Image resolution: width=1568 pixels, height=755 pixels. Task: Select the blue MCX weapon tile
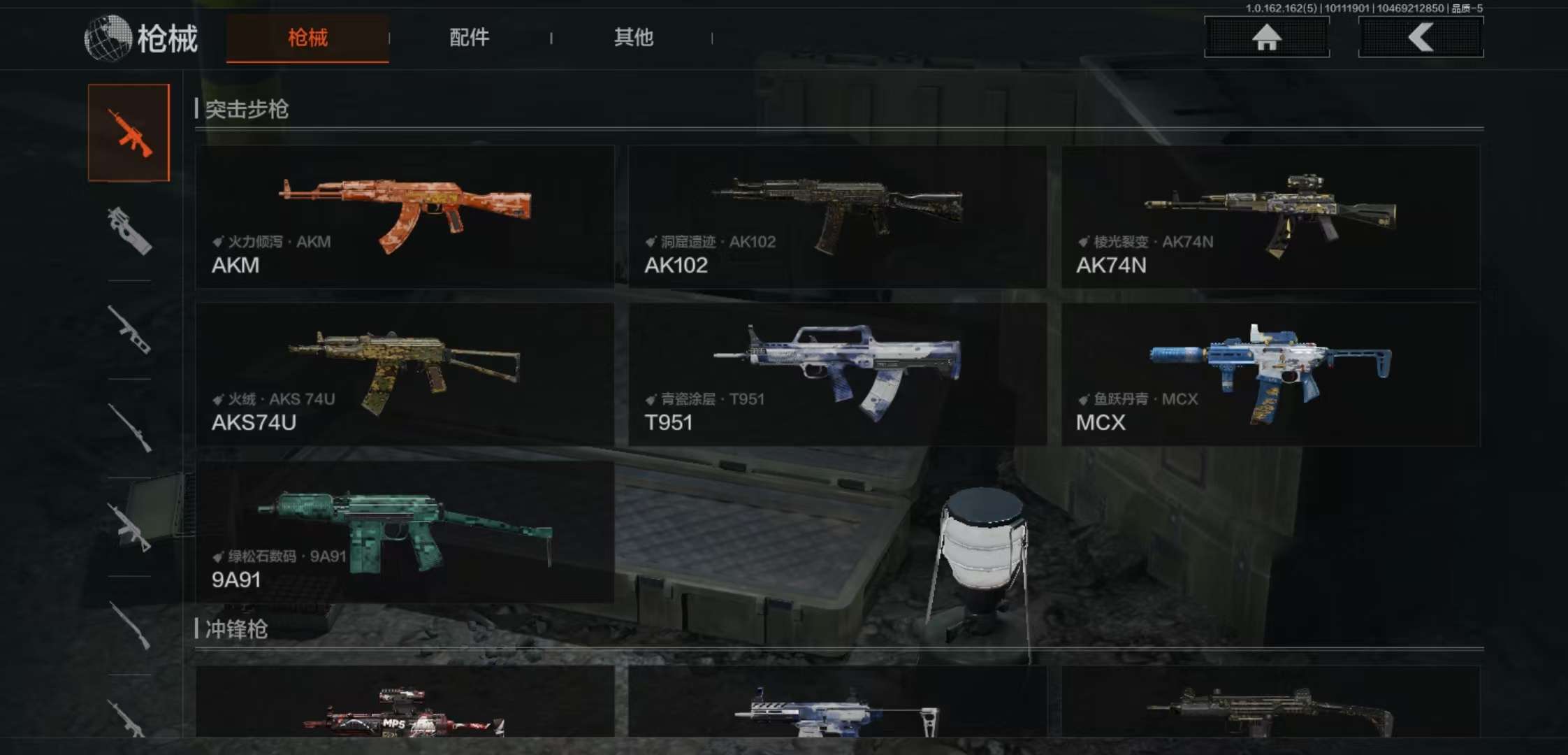1270,374
